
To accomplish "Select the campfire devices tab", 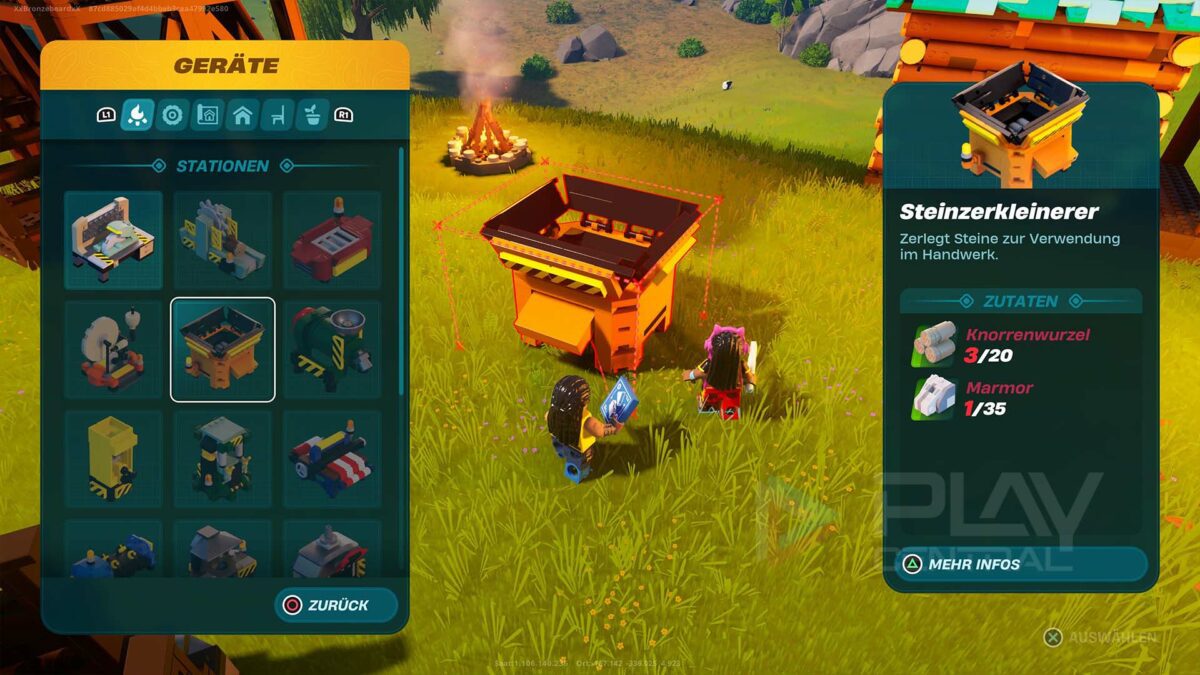I will 137,115.
